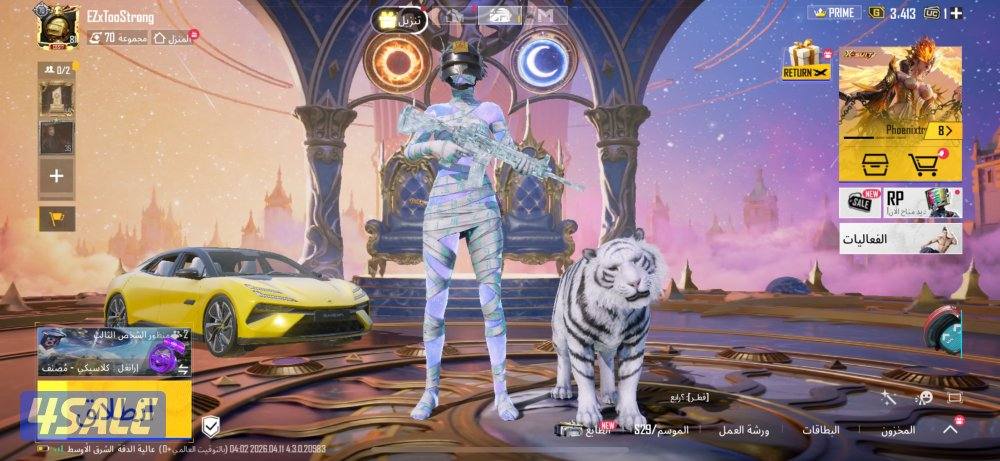Viewport: 1000px width, 461px height.
Task: Open the EZxTooStrong player profile avatar
Action: click(58, 24)
